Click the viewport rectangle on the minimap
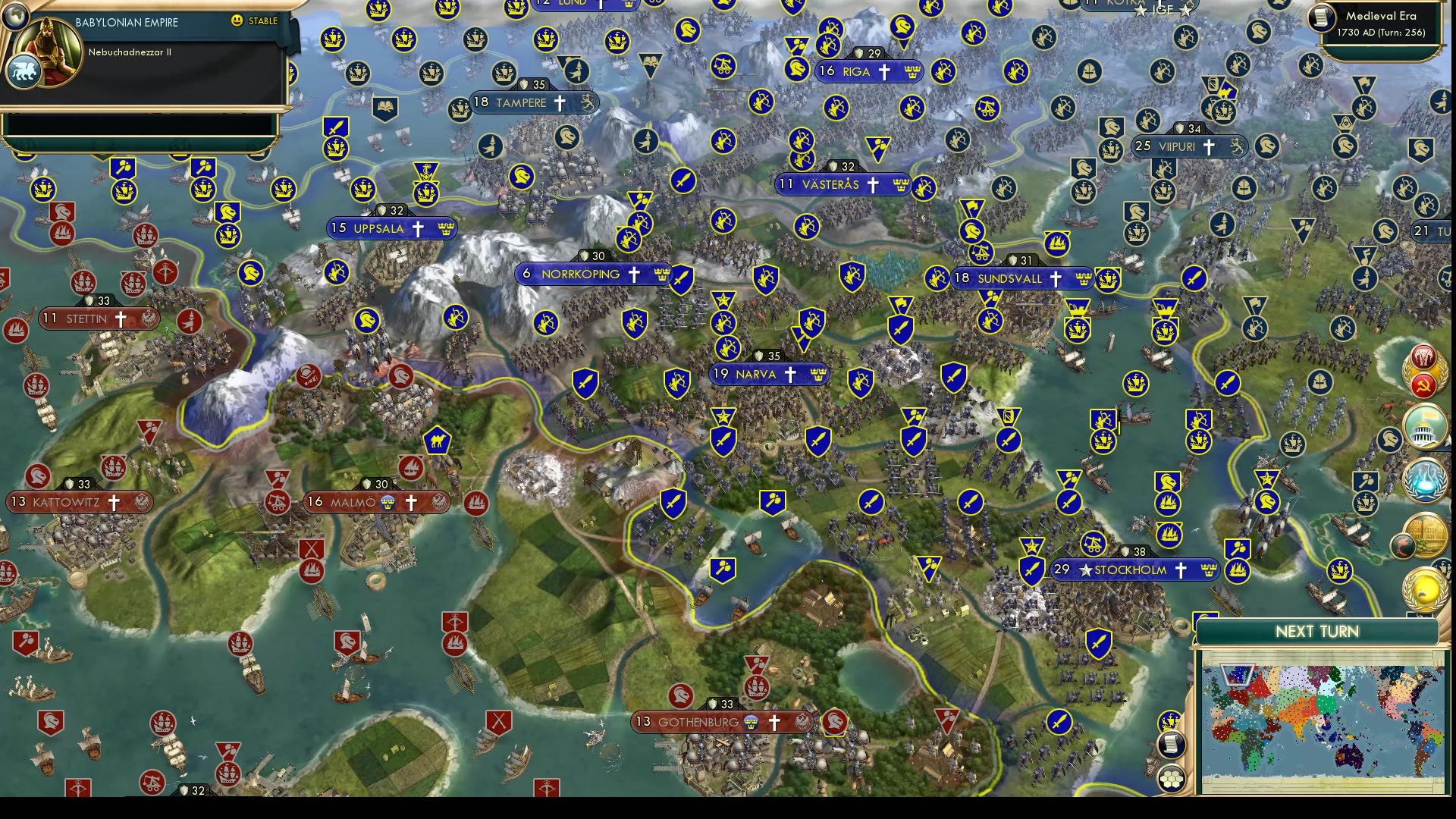 1238,675
